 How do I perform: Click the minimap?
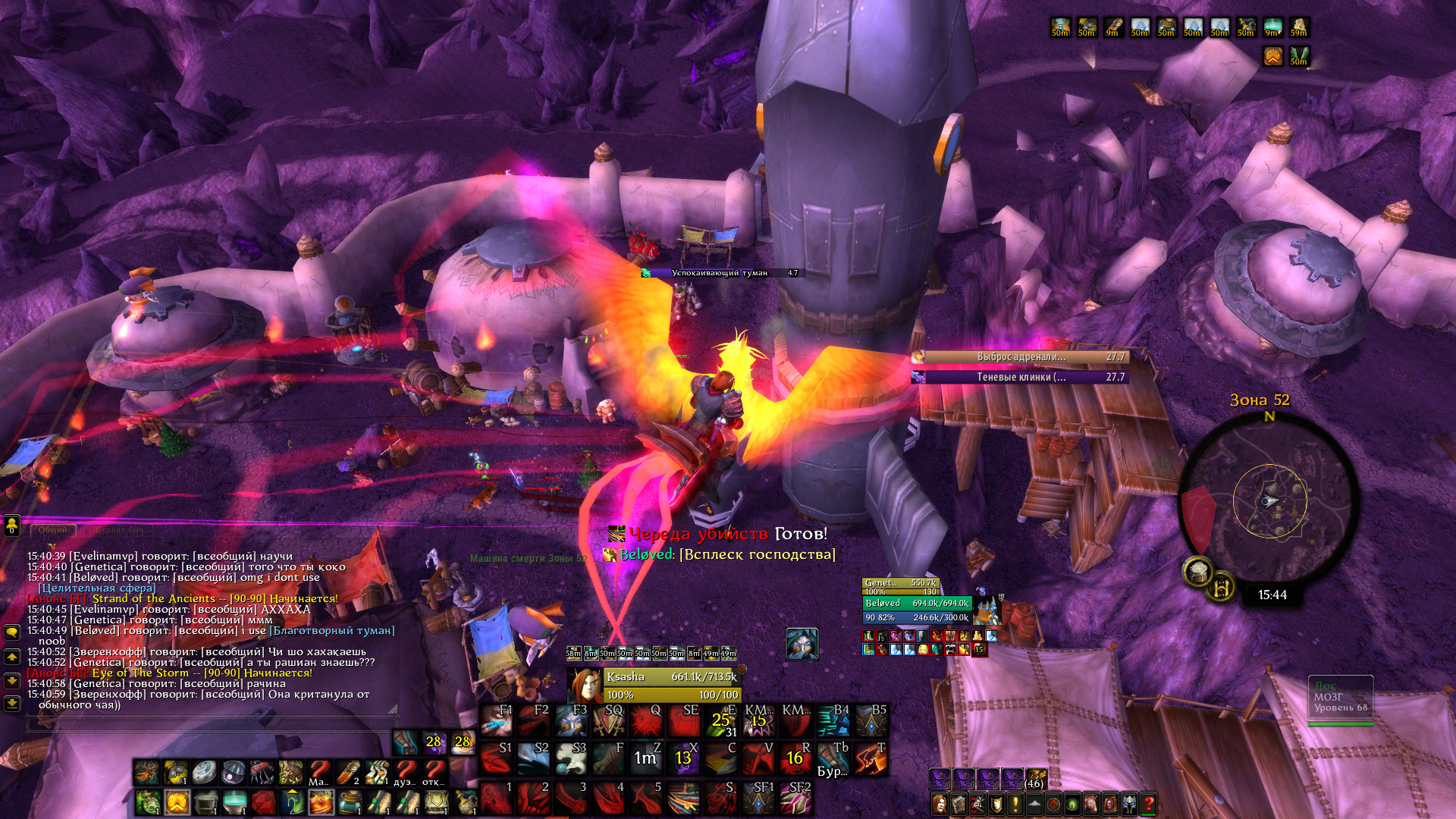coord(1269,500)
